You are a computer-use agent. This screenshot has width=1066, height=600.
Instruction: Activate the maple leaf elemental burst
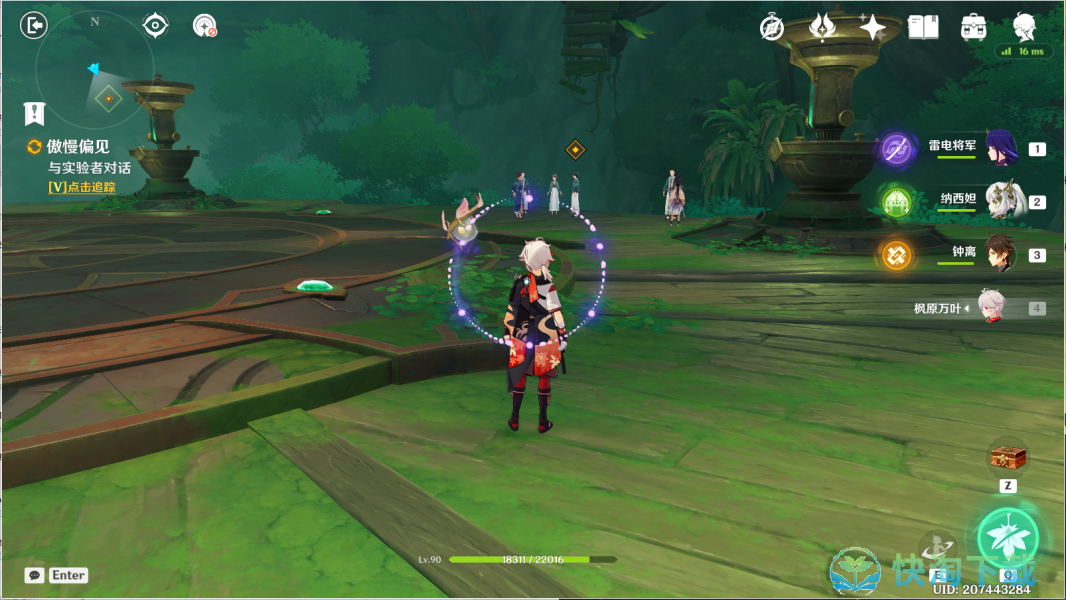pyautogui.click(x=1007, y=538)
